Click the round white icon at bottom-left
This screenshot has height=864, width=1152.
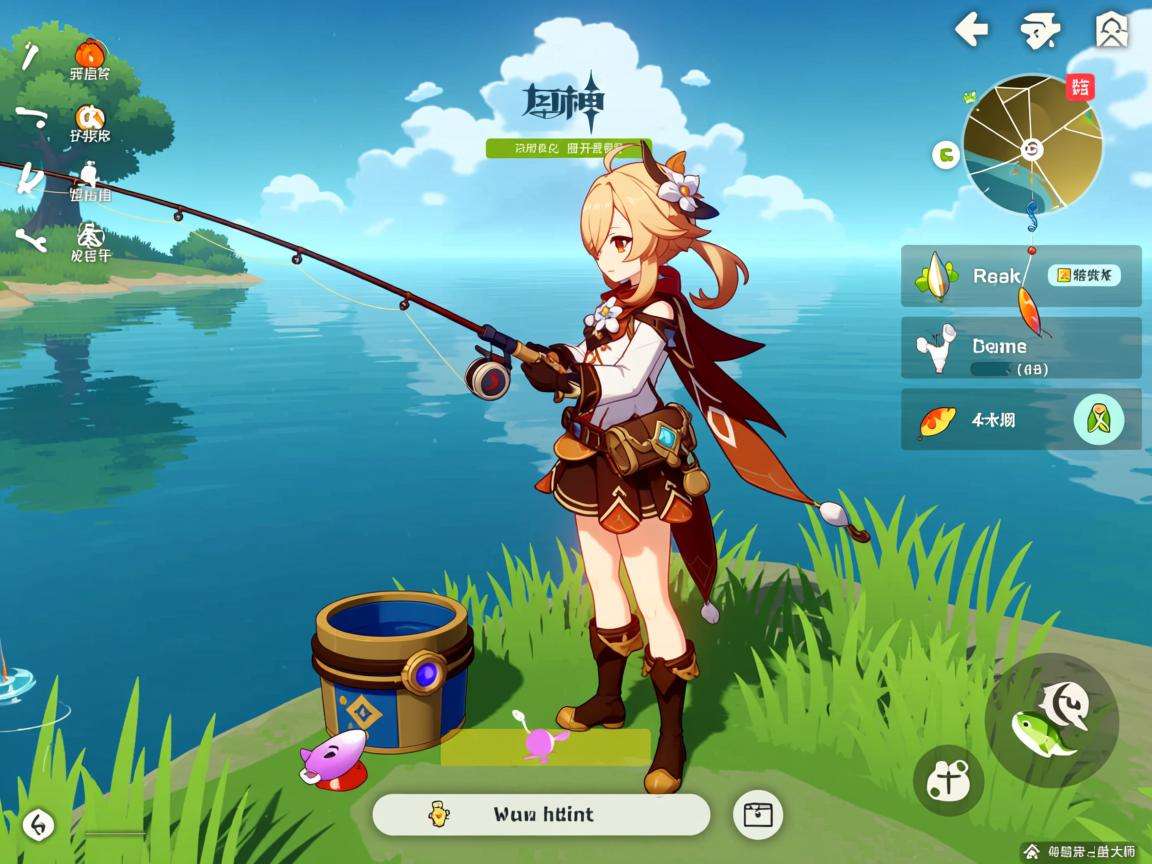[38, 824]
